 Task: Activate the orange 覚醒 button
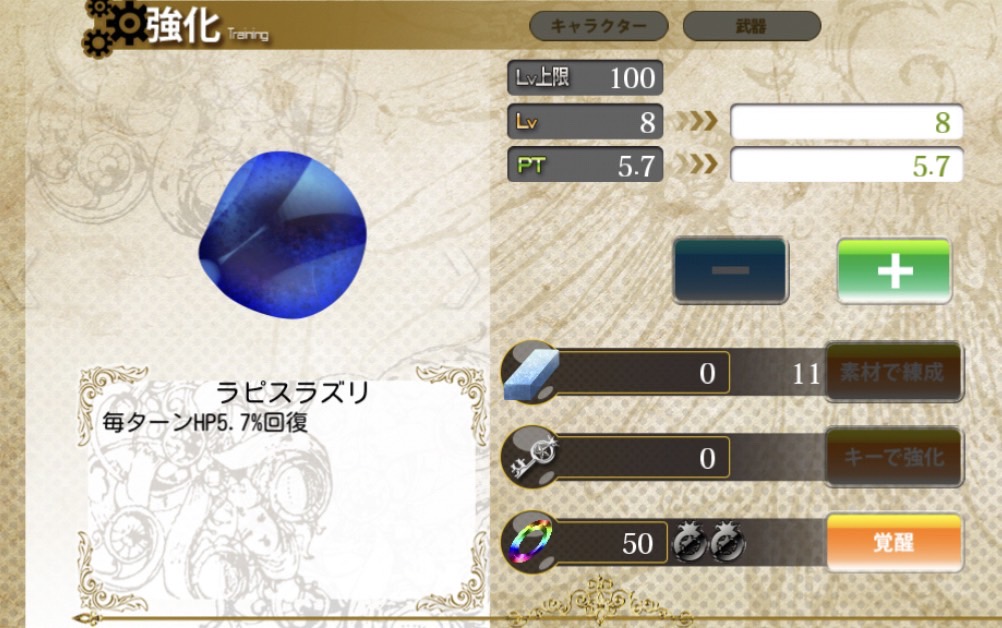click(893, 542)
